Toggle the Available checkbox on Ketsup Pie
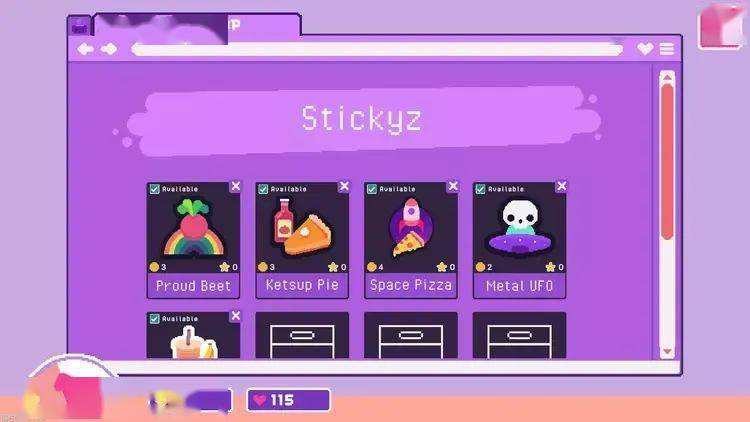 coord(263,188)
